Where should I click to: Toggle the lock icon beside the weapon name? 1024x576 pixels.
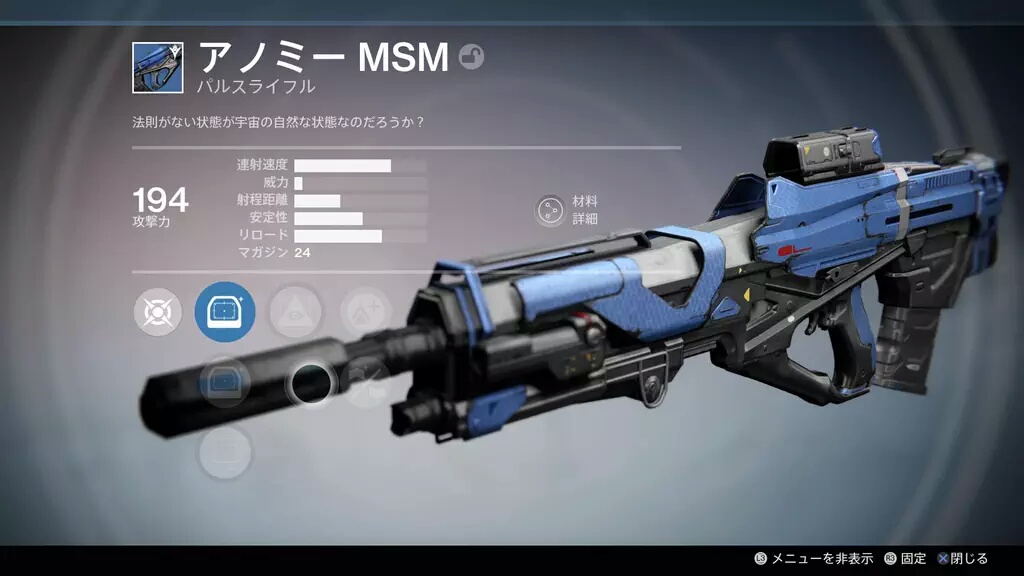click(x=471, y=57)
